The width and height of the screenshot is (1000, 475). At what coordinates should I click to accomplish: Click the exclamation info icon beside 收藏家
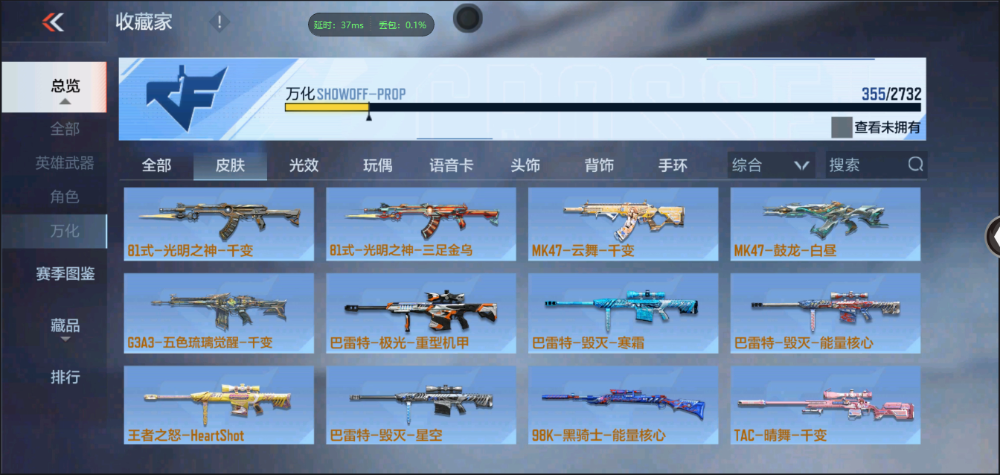219,21
